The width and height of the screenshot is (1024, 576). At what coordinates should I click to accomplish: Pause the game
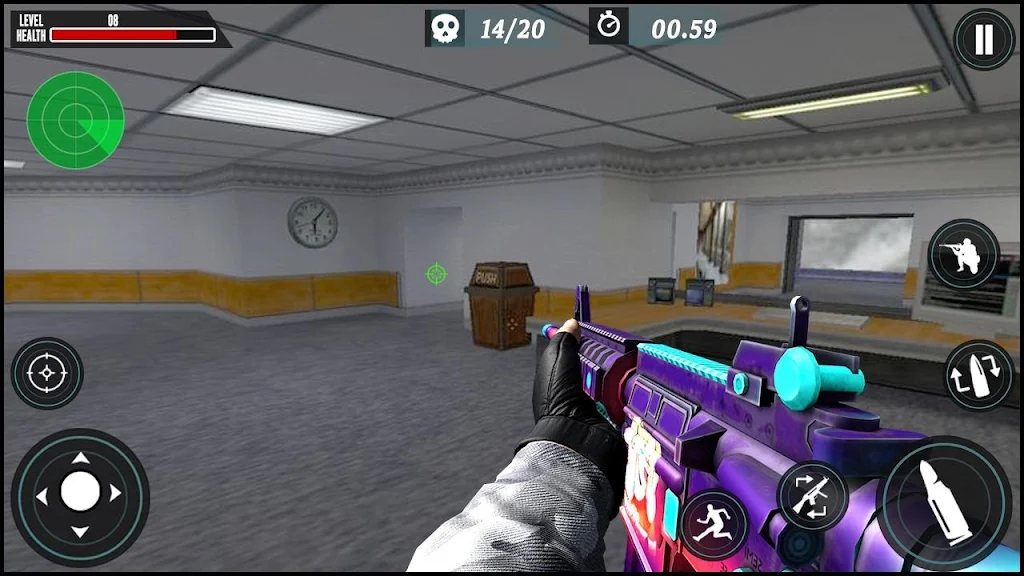(984, 40)
